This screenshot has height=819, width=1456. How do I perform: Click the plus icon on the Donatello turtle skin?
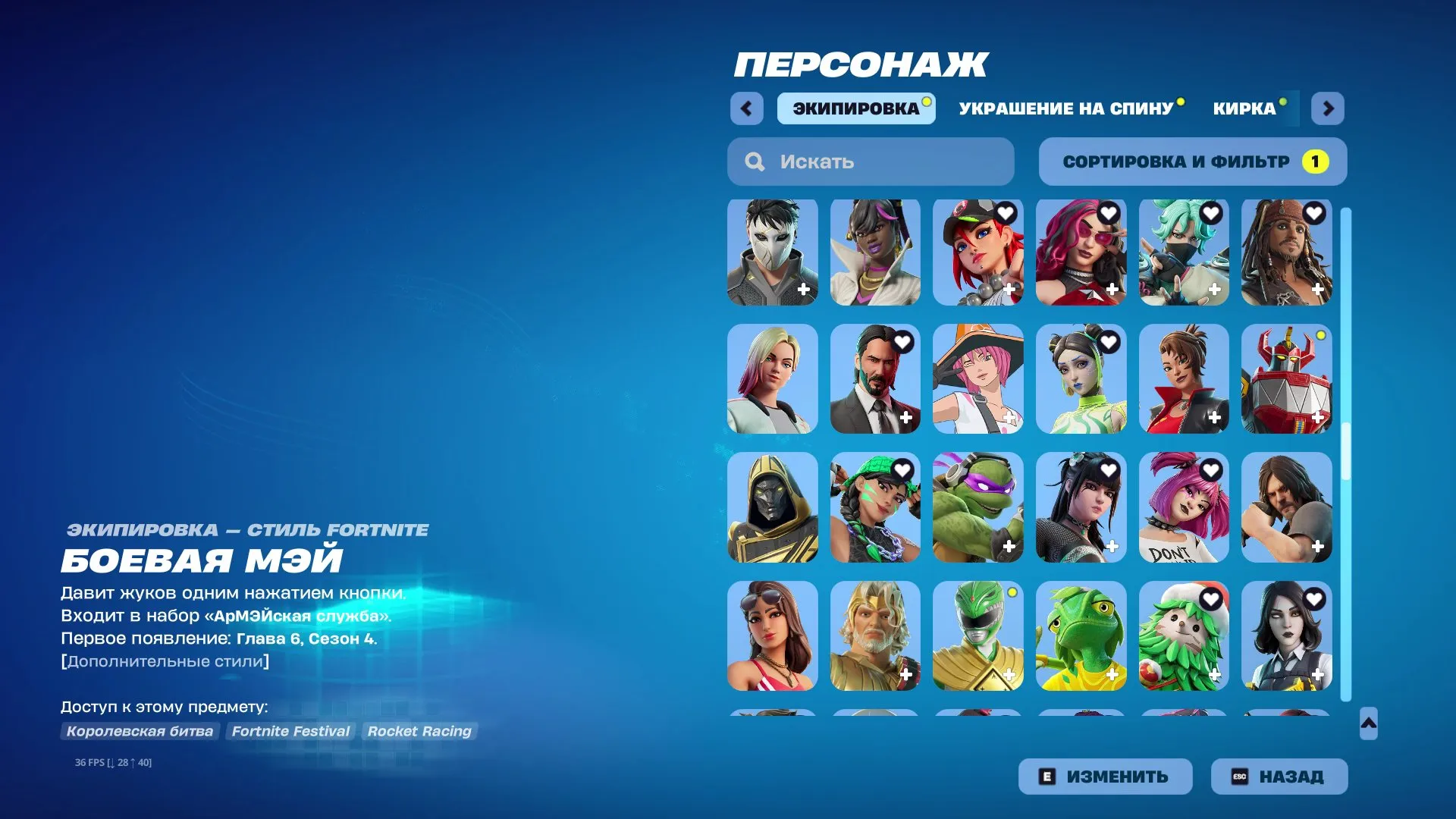(1009, 544)
